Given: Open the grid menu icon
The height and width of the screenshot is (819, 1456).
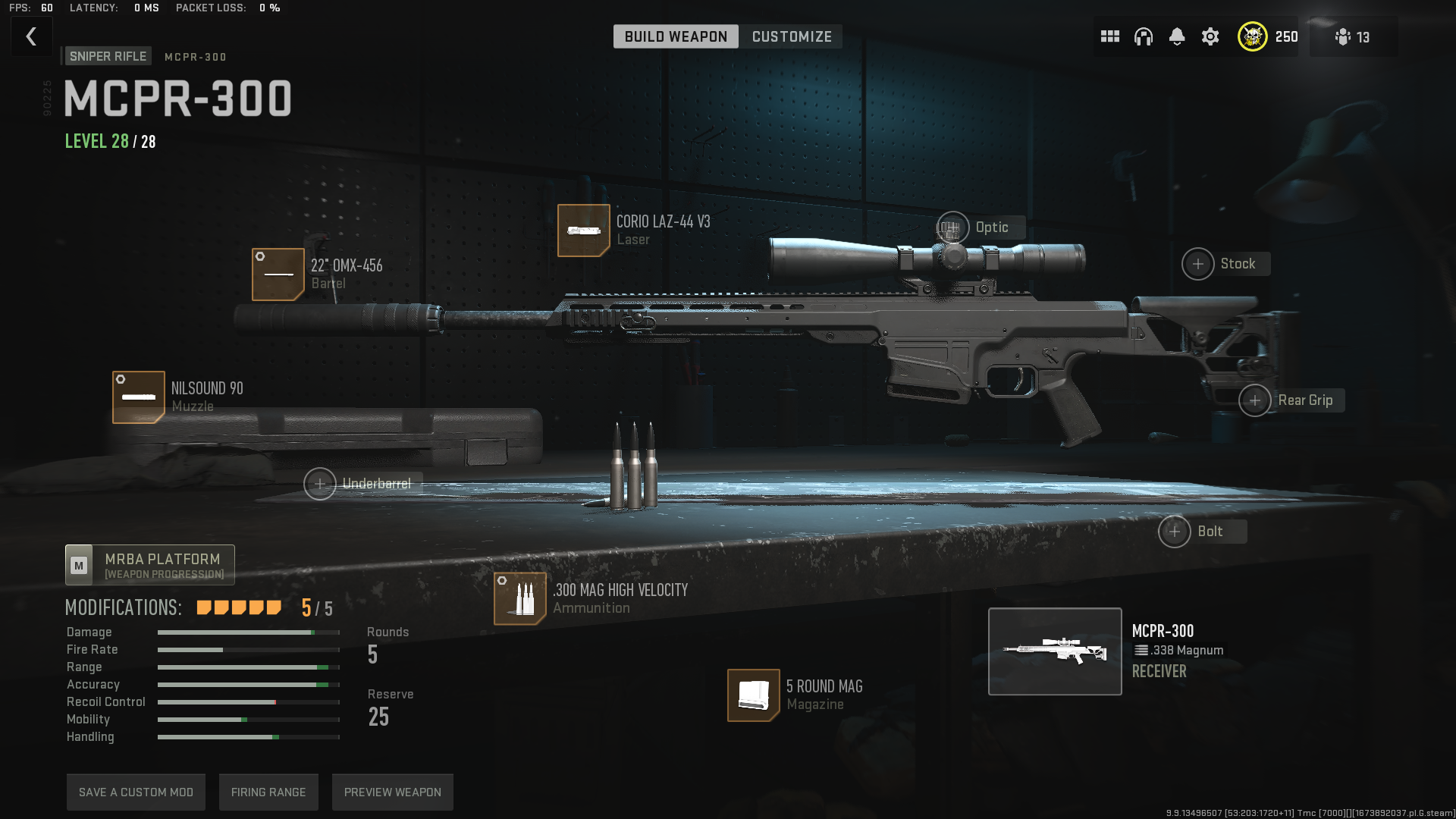Looking at the screenshot, I should point(1109,36).
